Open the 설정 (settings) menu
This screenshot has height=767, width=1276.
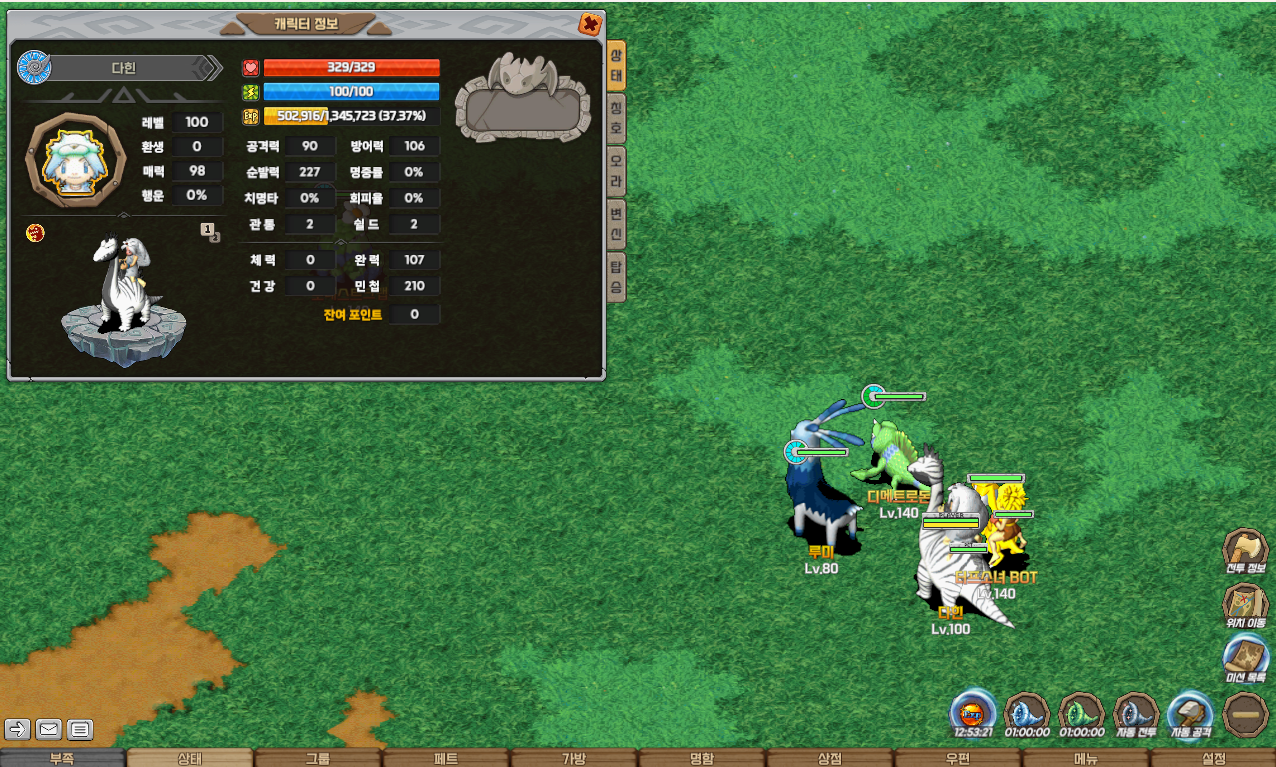click(x=1213, y=758)
